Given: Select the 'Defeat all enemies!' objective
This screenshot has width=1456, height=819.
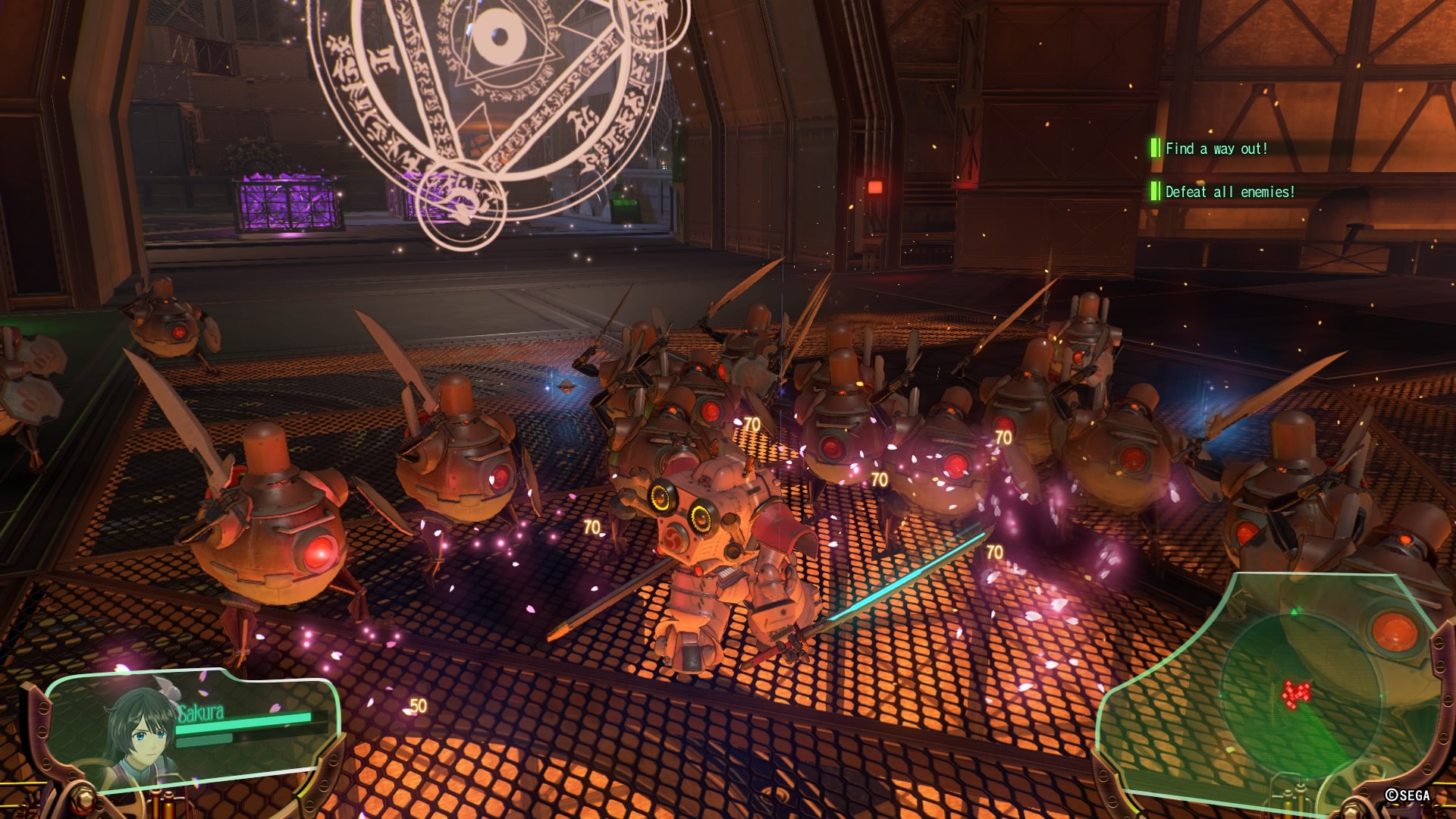Looking at the screenshot, I should (1228, 192).
